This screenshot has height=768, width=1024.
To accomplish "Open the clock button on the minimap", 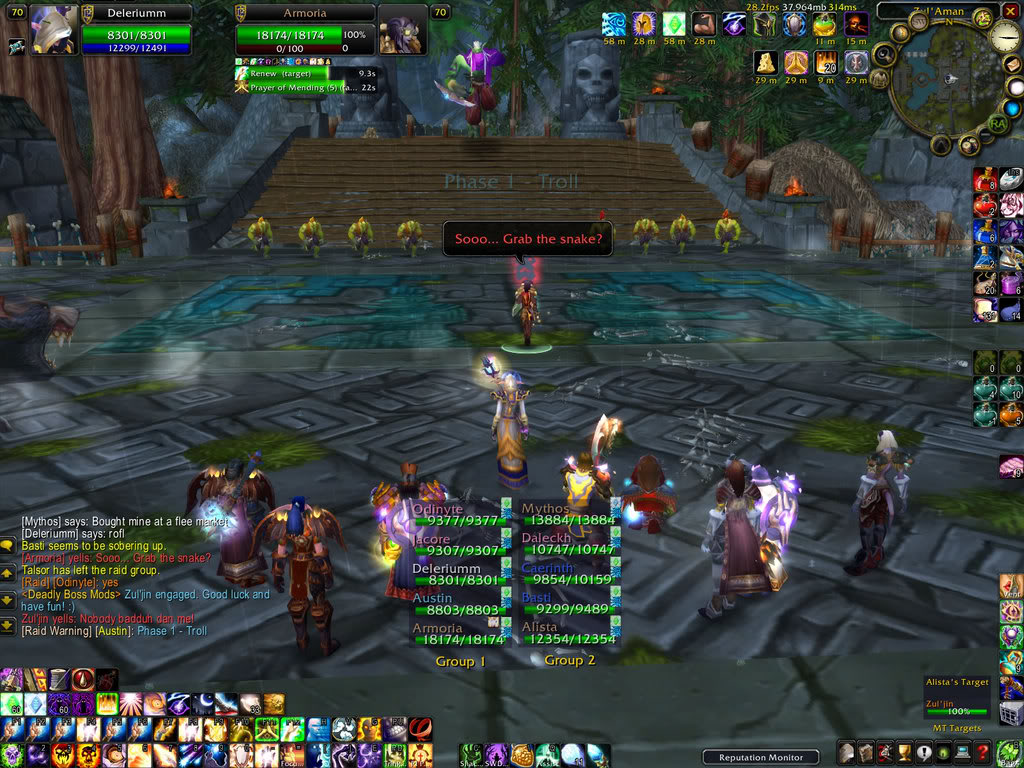I will (x=1004, y=36).
